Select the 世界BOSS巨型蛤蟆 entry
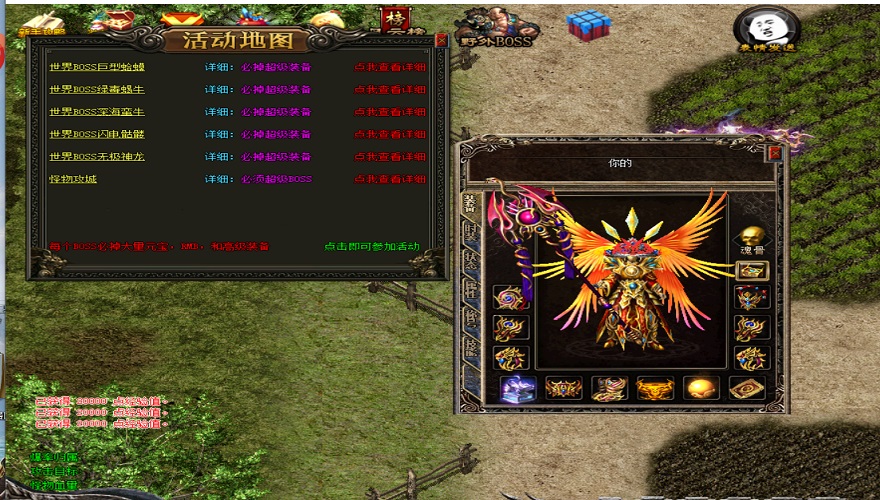Viewport: 880px width, 500px height. click(x=97, y=68)
